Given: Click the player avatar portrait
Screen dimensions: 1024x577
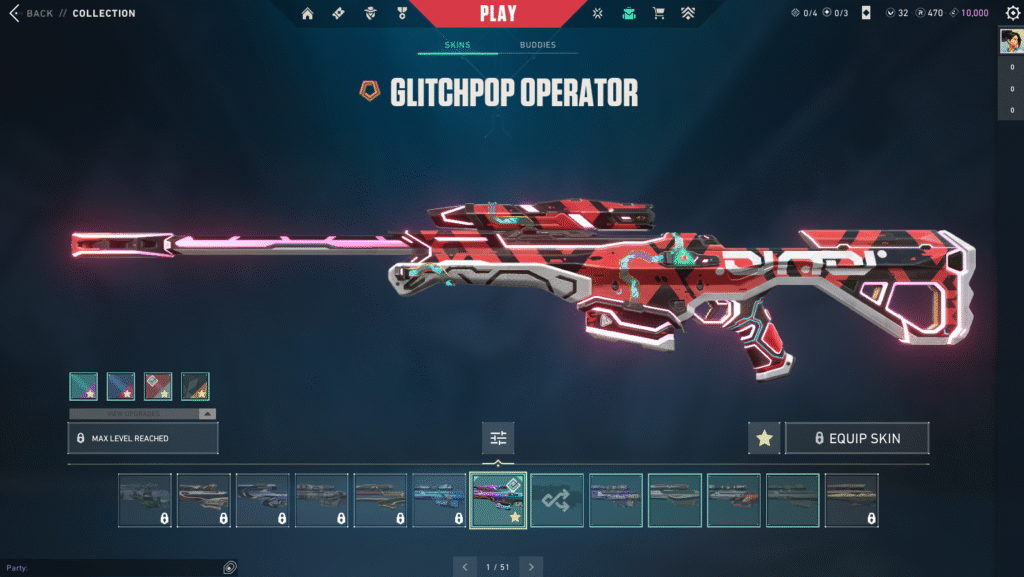Looking at the screenshot, I should (1010, 42).
